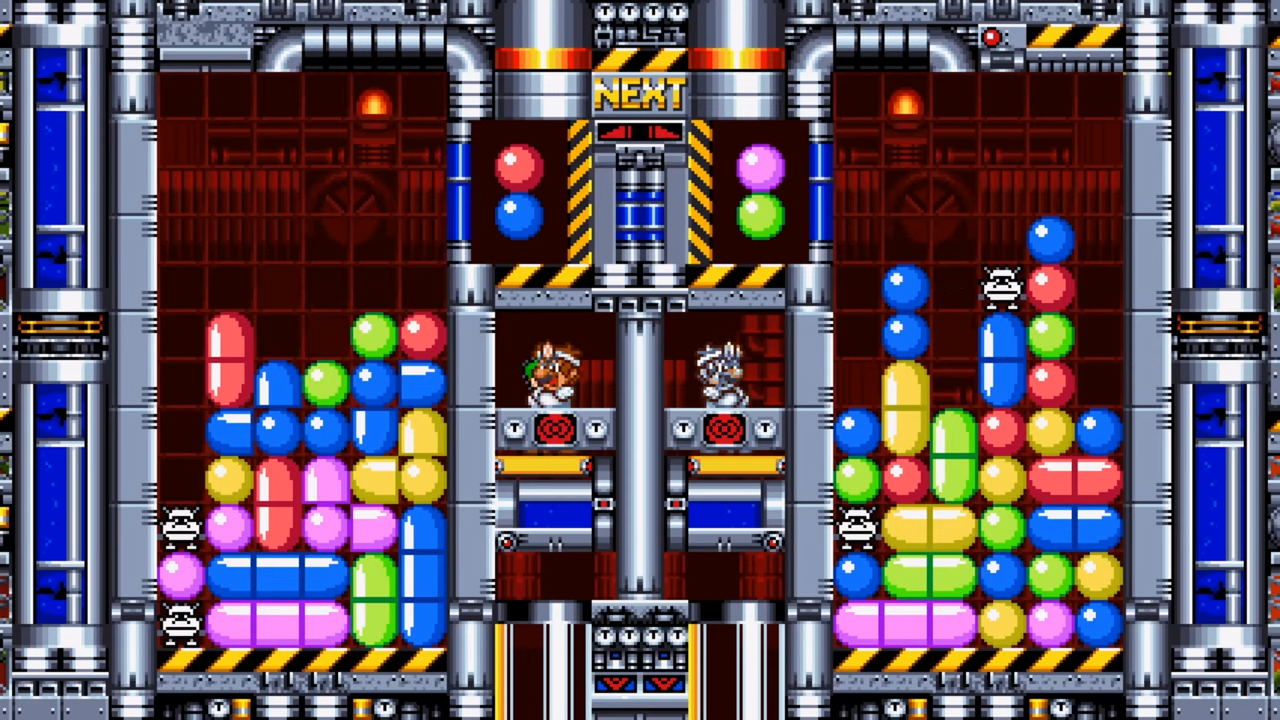Select the robot sprite inside the right playfield

click(1003, 288)
